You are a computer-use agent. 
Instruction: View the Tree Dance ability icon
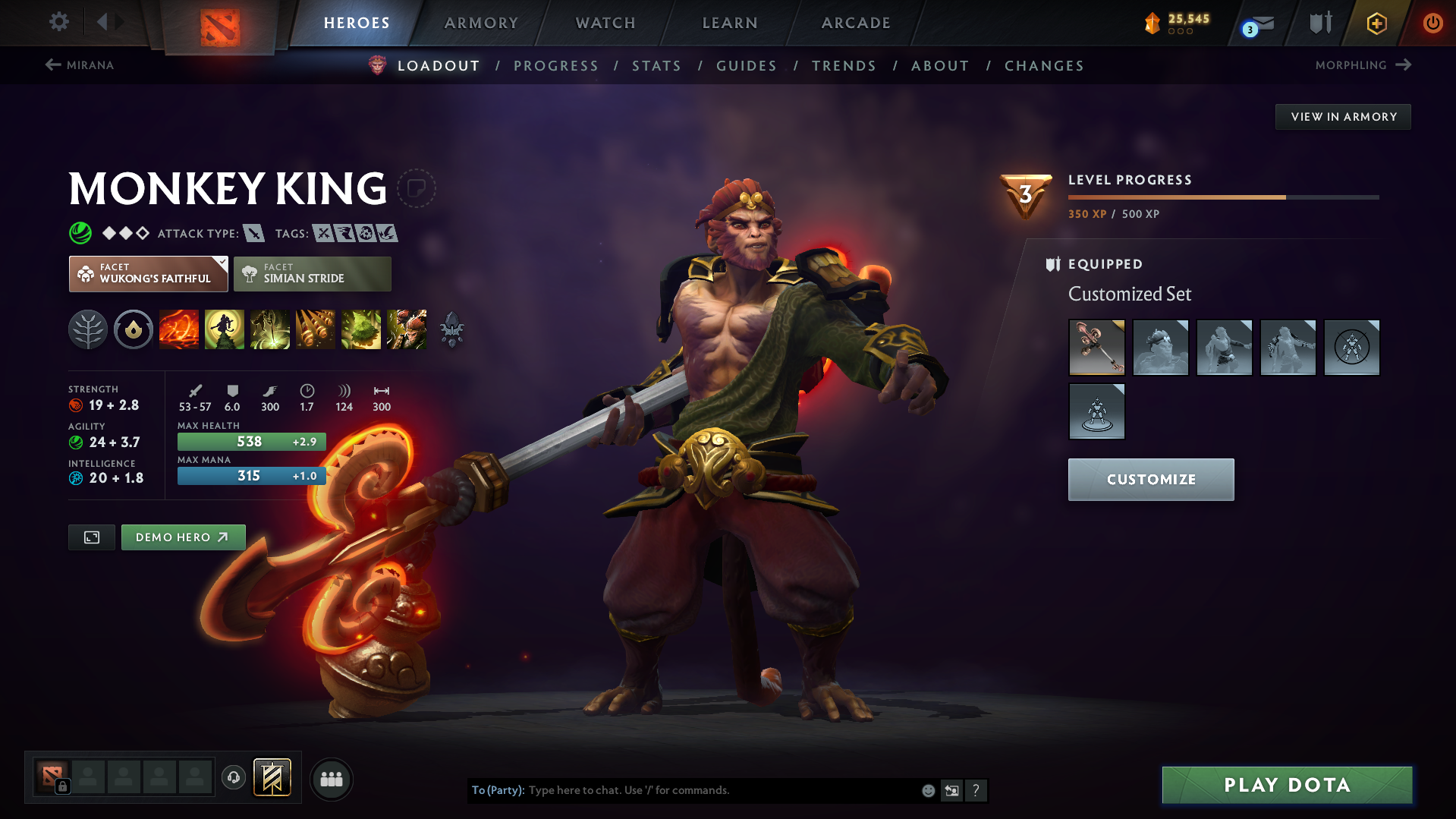pos(225,329)
